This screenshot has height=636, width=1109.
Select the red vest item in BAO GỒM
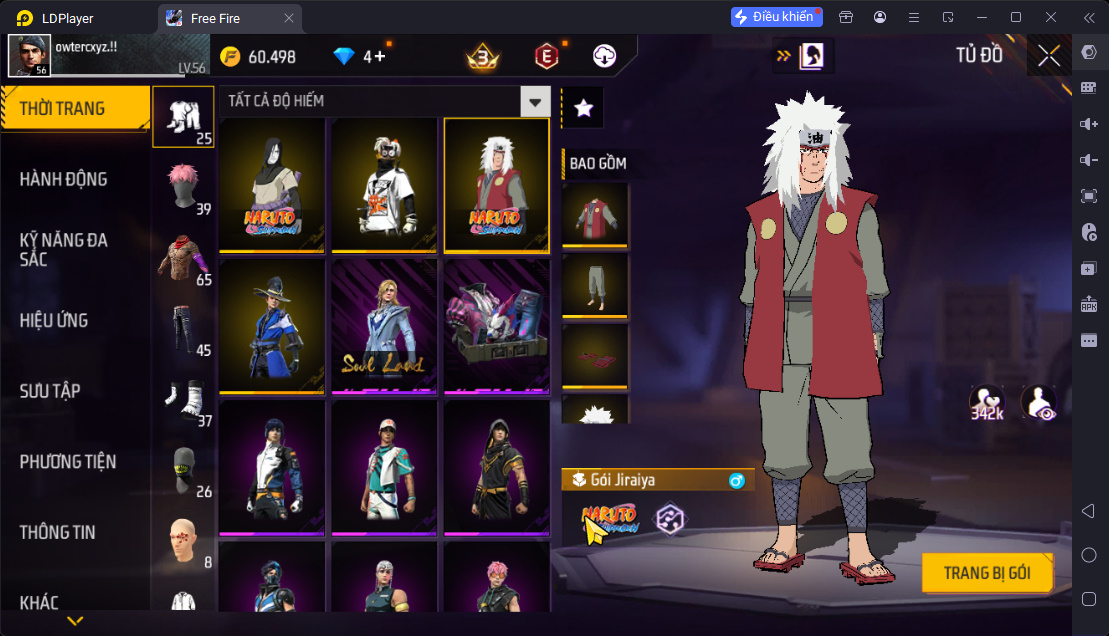point(595,214)
